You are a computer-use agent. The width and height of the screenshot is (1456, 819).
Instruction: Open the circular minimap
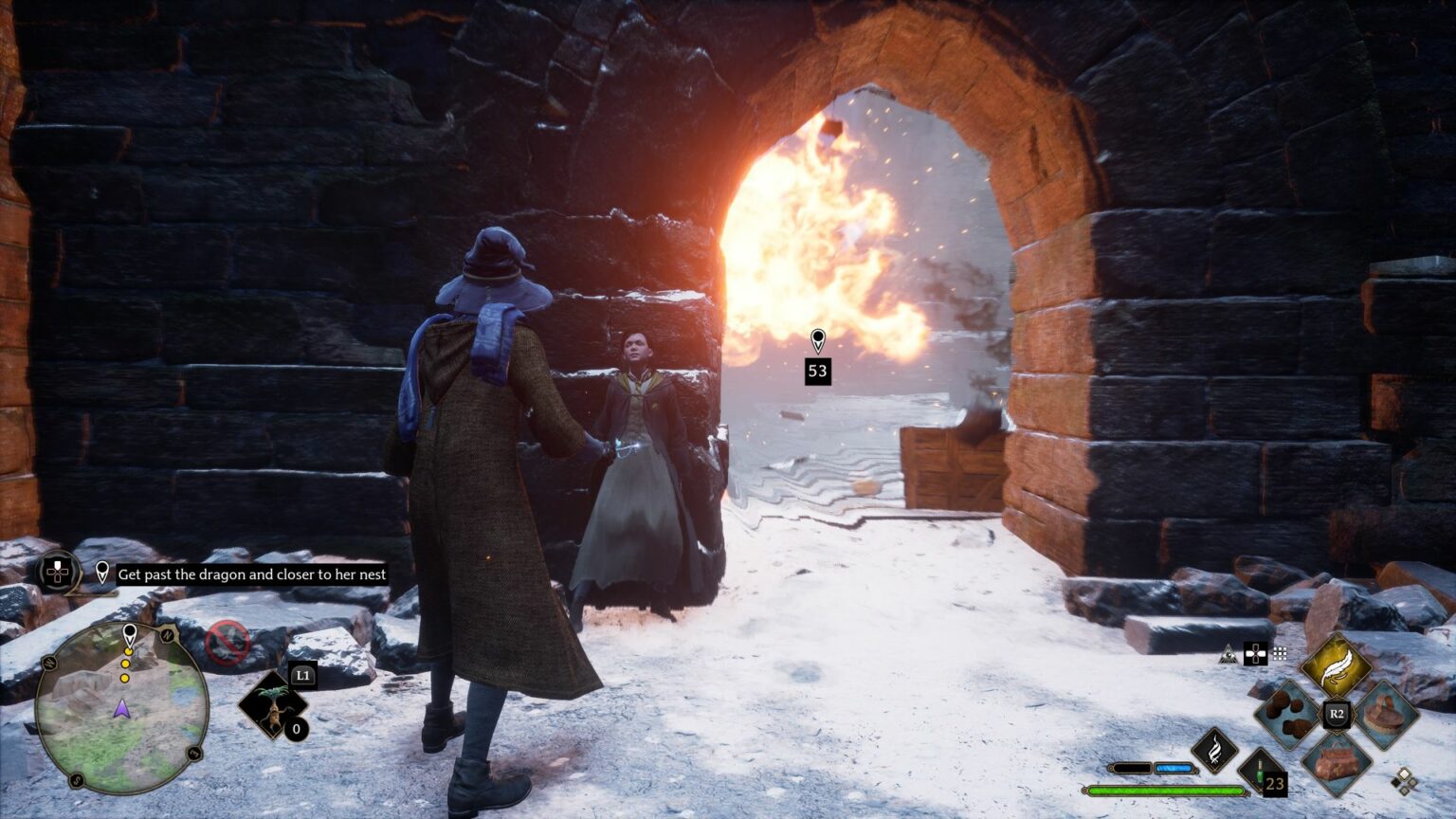coord(121,707)
